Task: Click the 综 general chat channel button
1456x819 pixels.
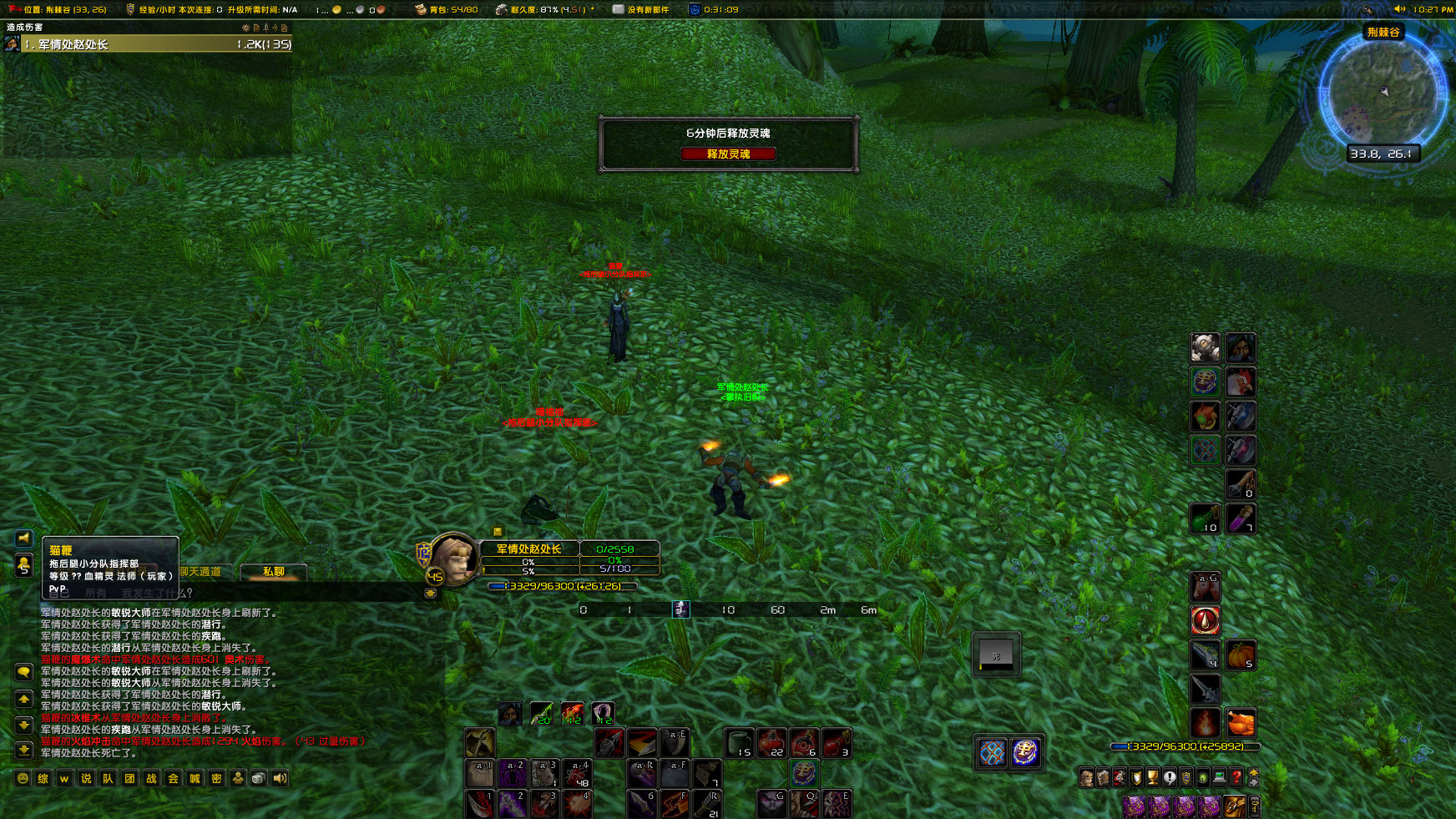Action: click(43, 779)
